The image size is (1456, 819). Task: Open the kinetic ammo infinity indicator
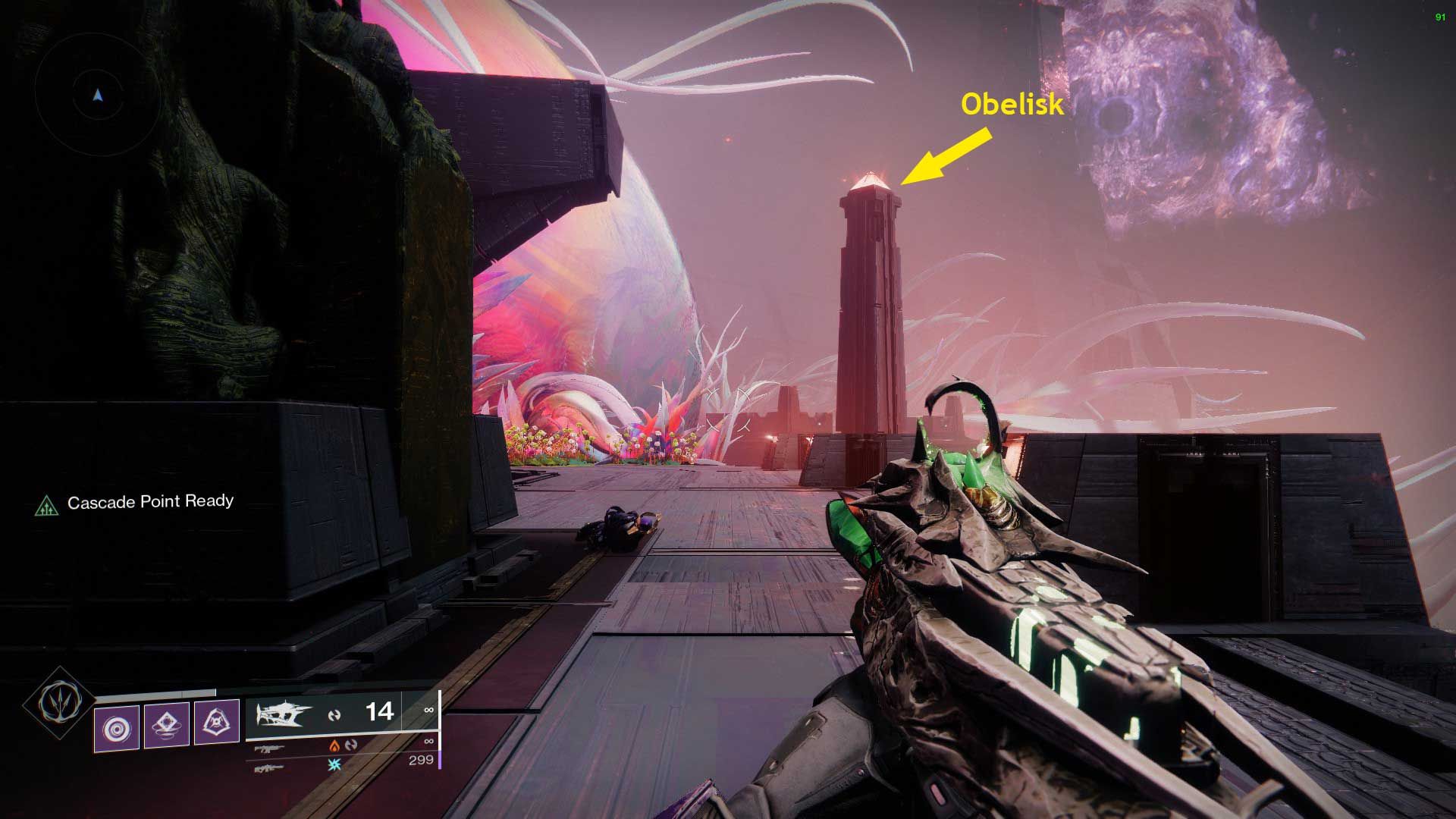pos(429,709)
